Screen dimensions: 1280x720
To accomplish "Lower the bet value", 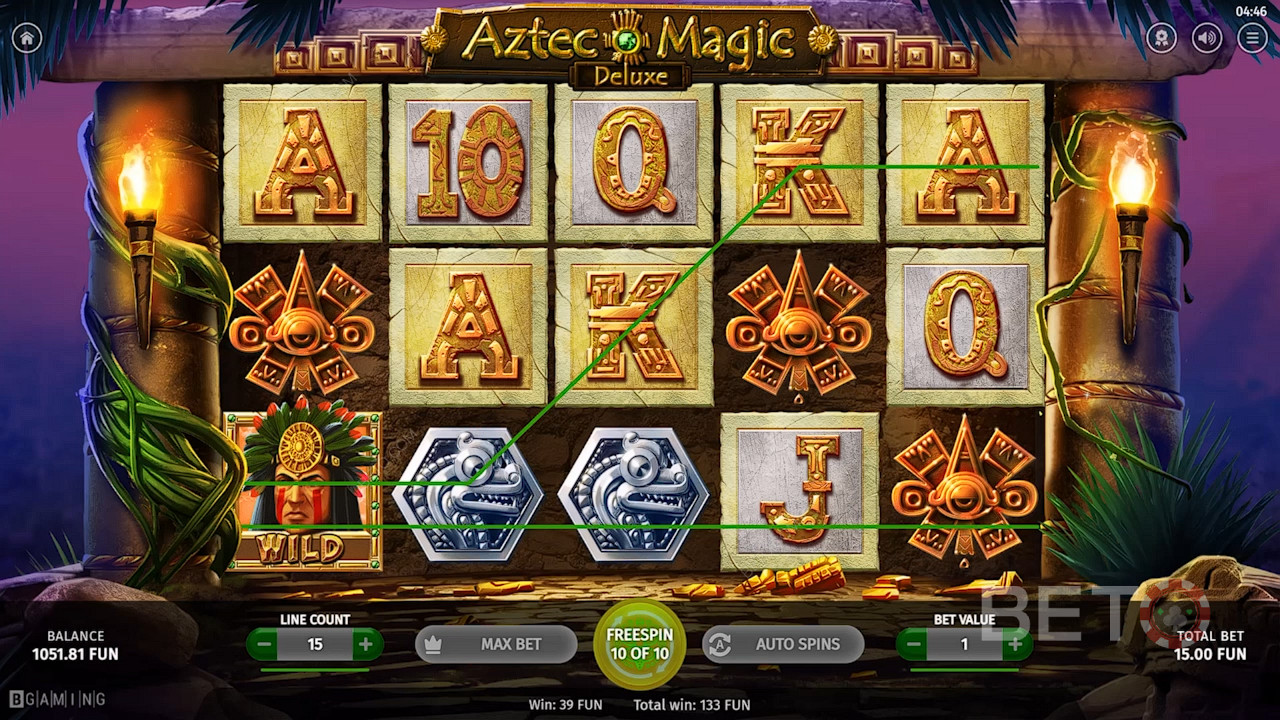I will tap(914, 645).
